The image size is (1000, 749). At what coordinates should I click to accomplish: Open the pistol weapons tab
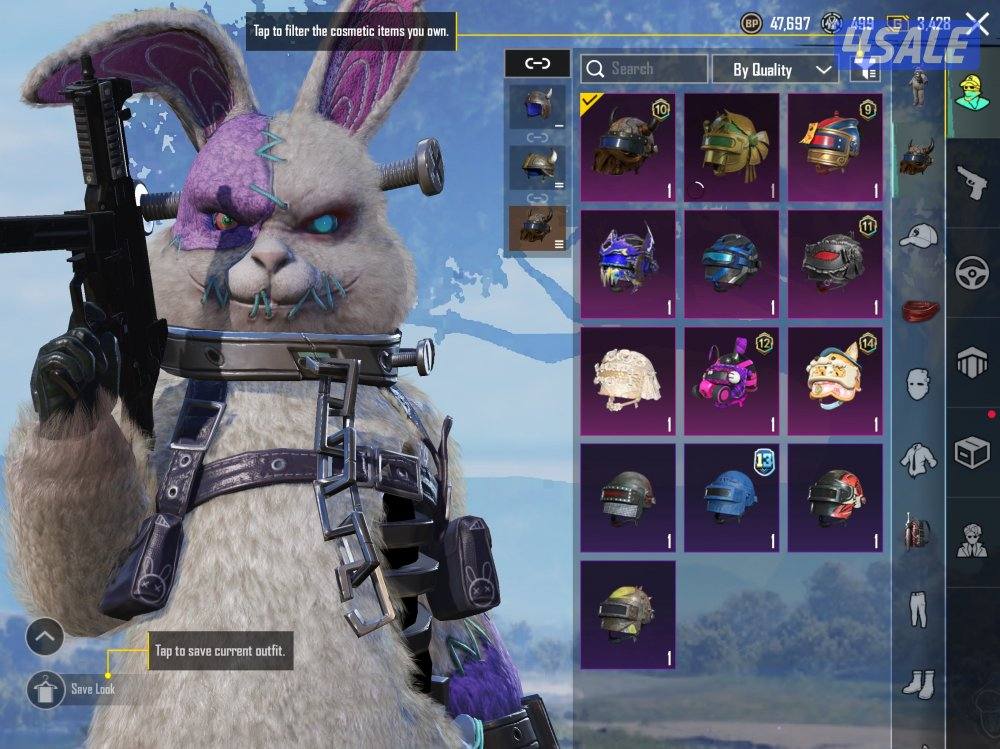(x=972, y=182)
